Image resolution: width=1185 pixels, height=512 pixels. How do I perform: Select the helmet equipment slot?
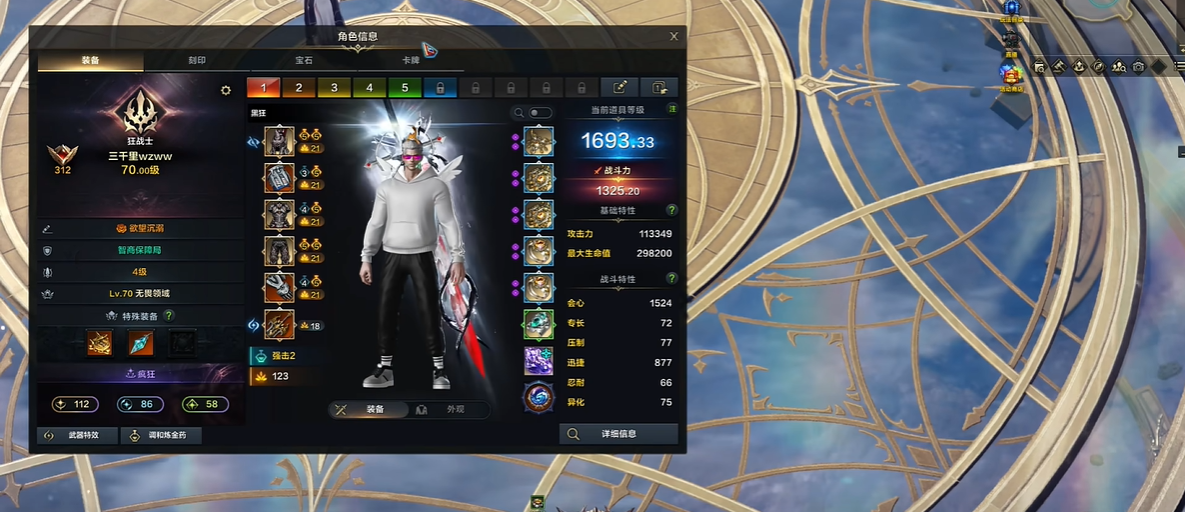[x=279, y=142]
